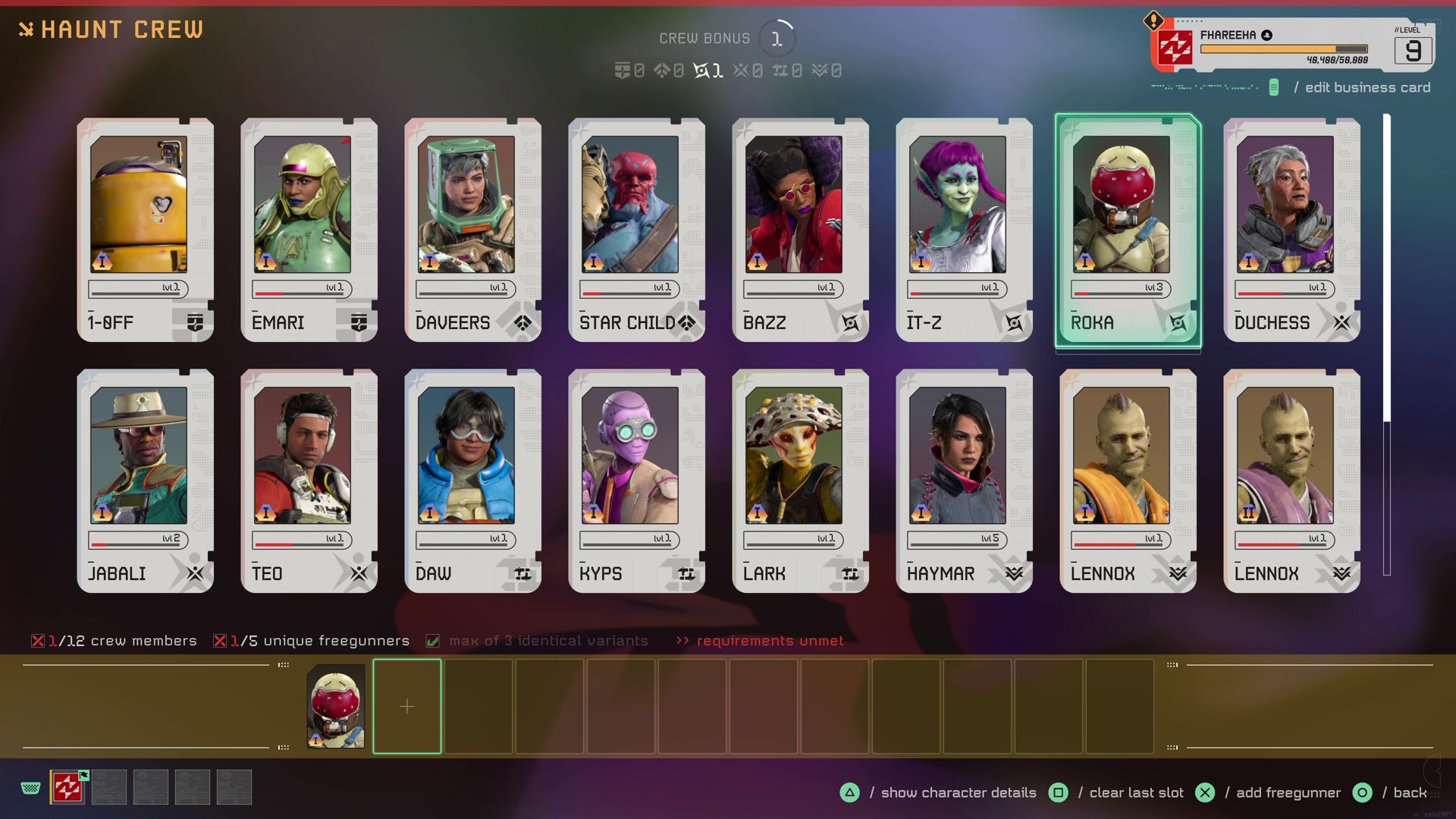Image resolution: width=1456 pixels, height=819 pixels.
Task: Select the IT-Z freegunner card
Action: [x=964, y=230]
